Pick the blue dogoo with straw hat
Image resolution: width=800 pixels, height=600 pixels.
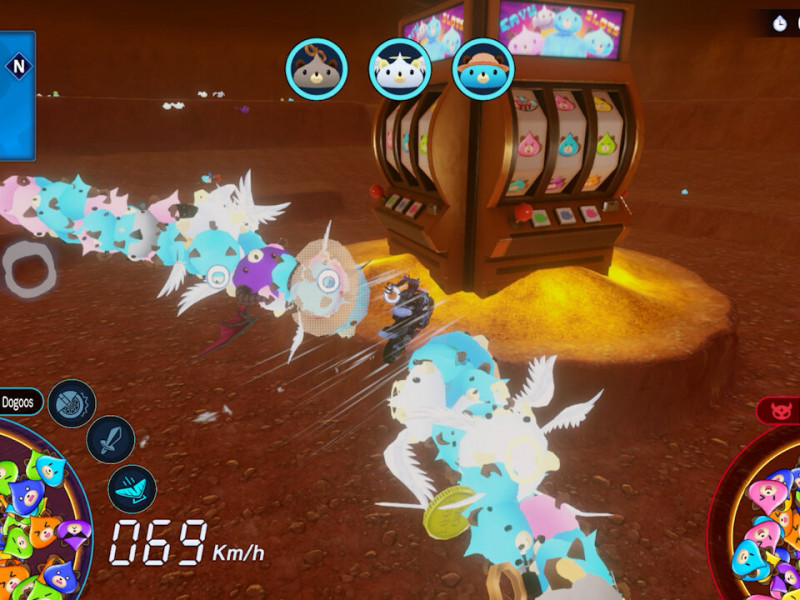(x=483, y=68)
